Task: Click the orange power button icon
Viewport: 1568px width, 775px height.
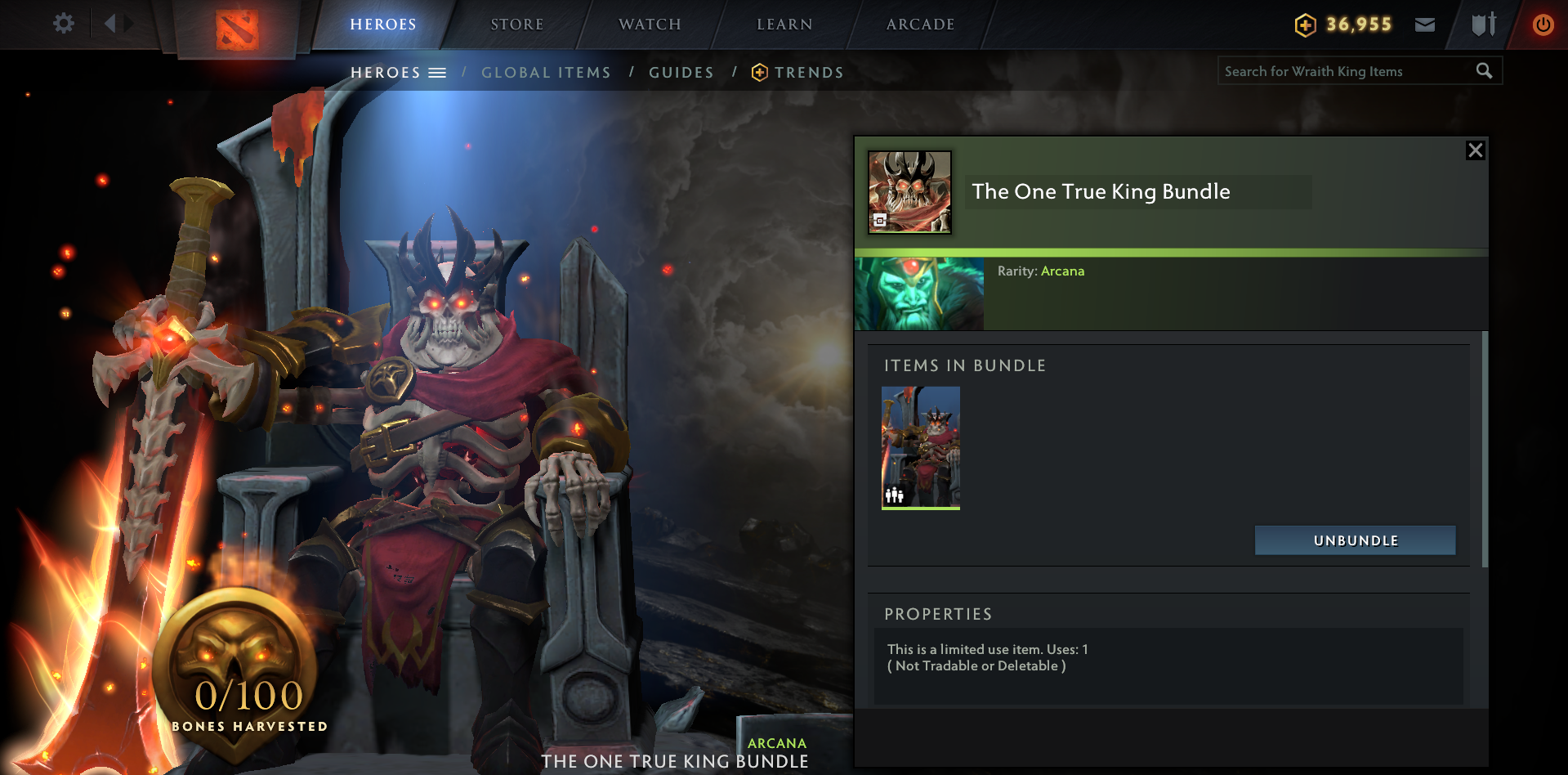Action: (1543, 24)
